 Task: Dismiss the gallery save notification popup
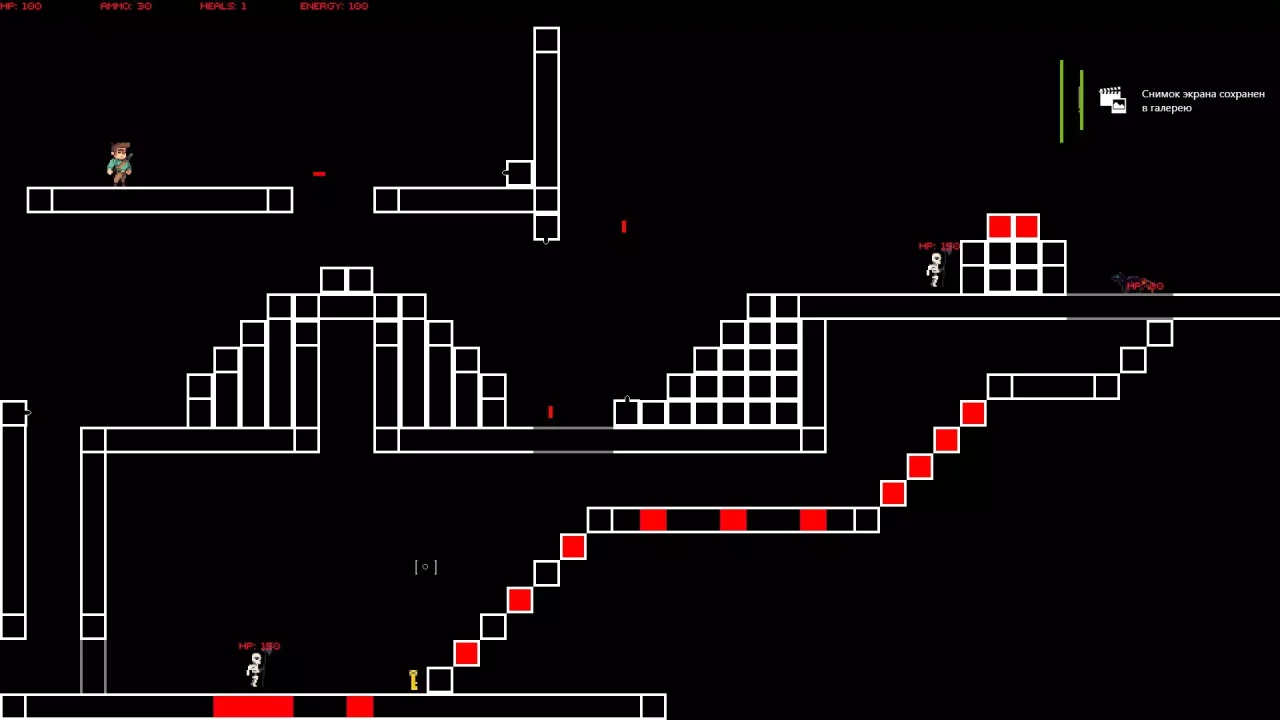tap(1180, 100)
